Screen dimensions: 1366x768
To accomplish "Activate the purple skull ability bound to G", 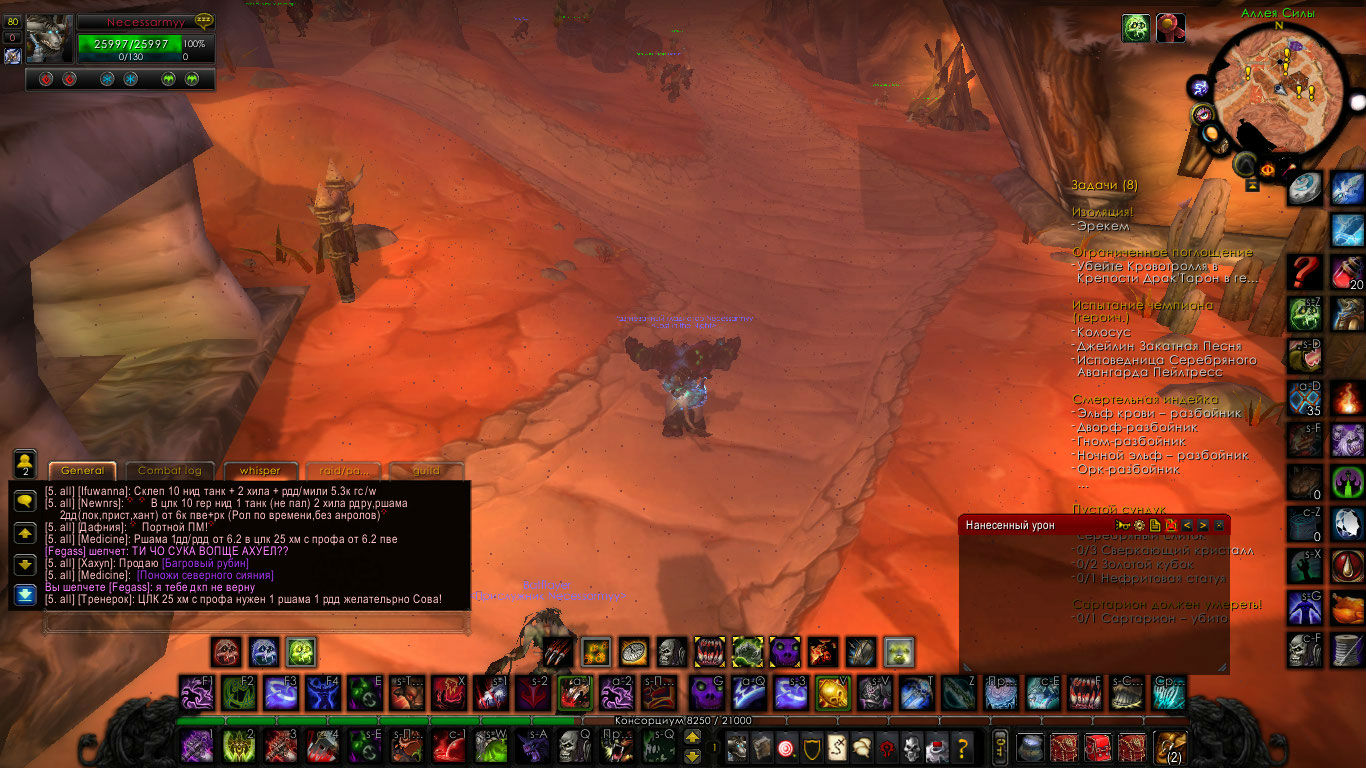I will coord(708,692).
